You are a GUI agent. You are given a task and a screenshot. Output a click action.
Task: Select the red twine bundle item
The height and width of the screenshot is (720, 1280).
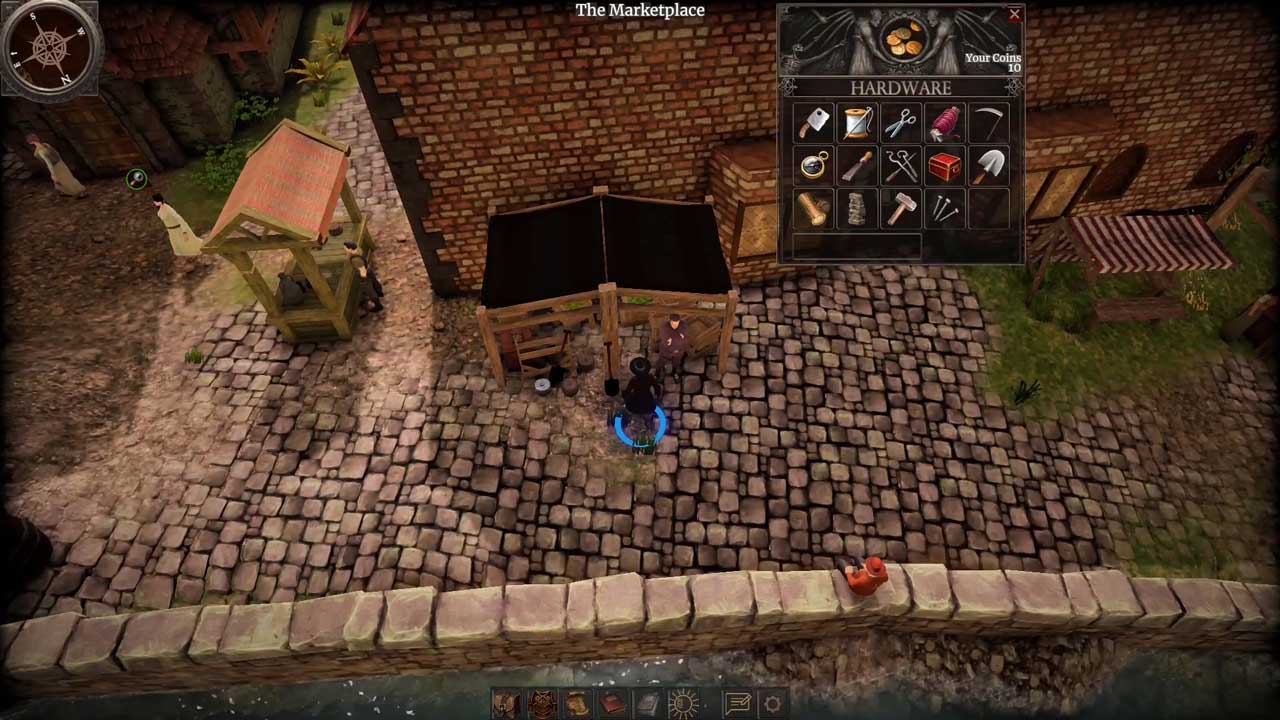[x=944, y=123]
